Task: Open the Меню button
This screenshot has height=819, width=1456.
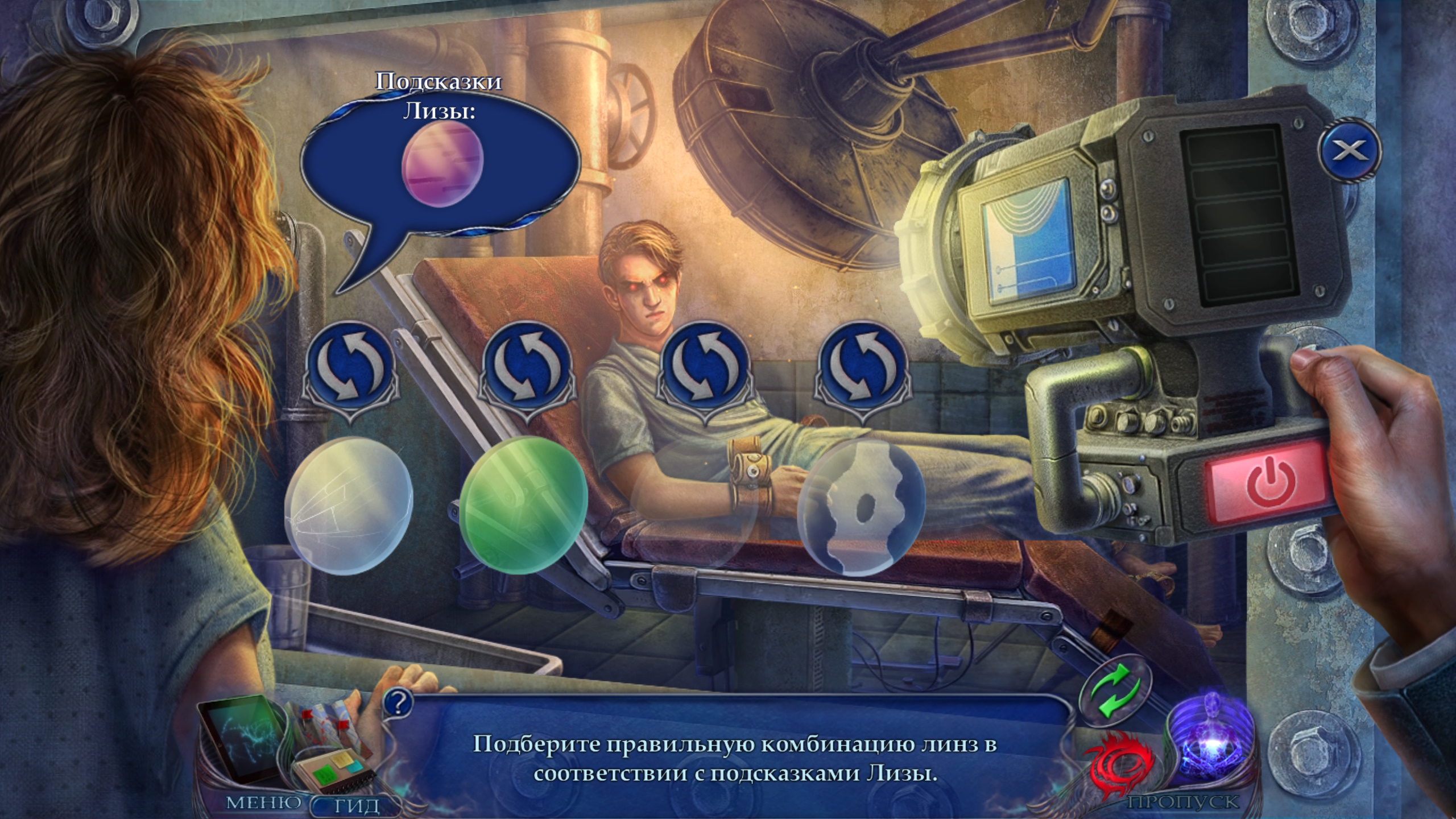Action: [263, 802]
